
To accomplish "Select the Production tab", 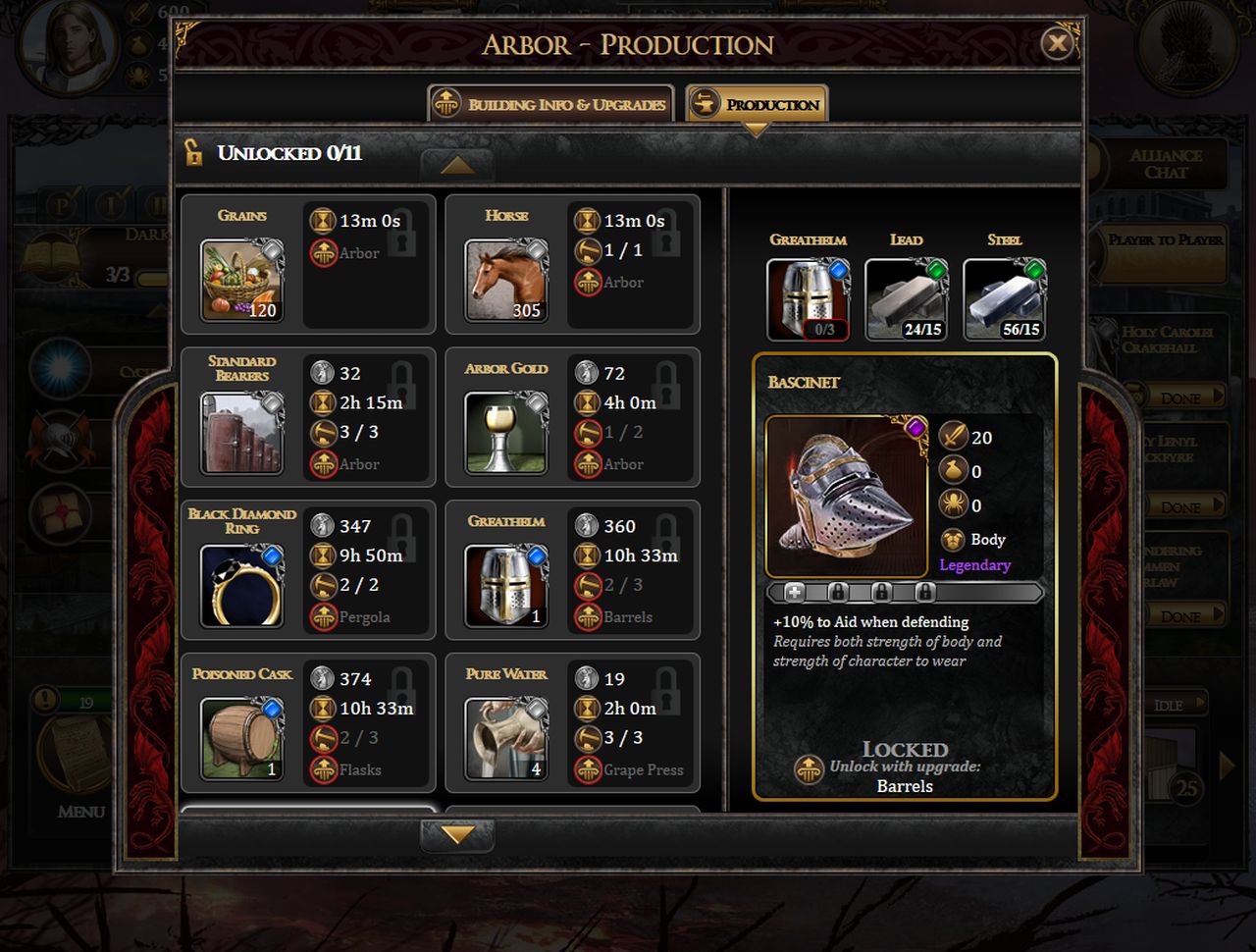I will [757, 104].
